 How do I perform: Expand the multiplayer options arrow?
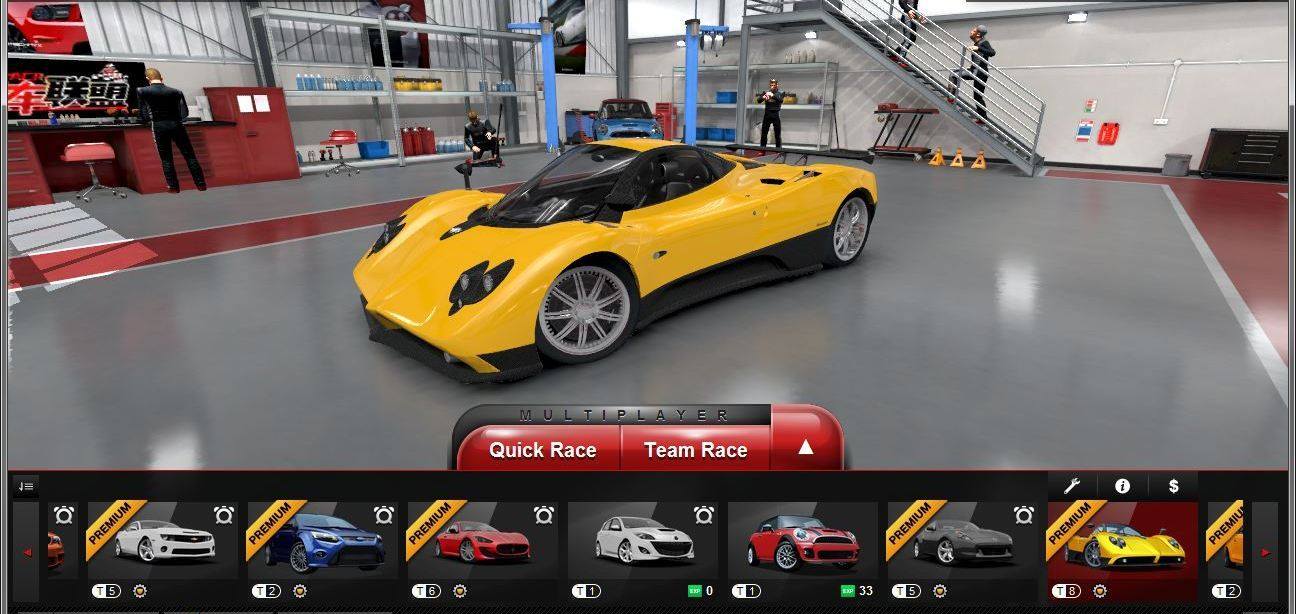[805, 448]
